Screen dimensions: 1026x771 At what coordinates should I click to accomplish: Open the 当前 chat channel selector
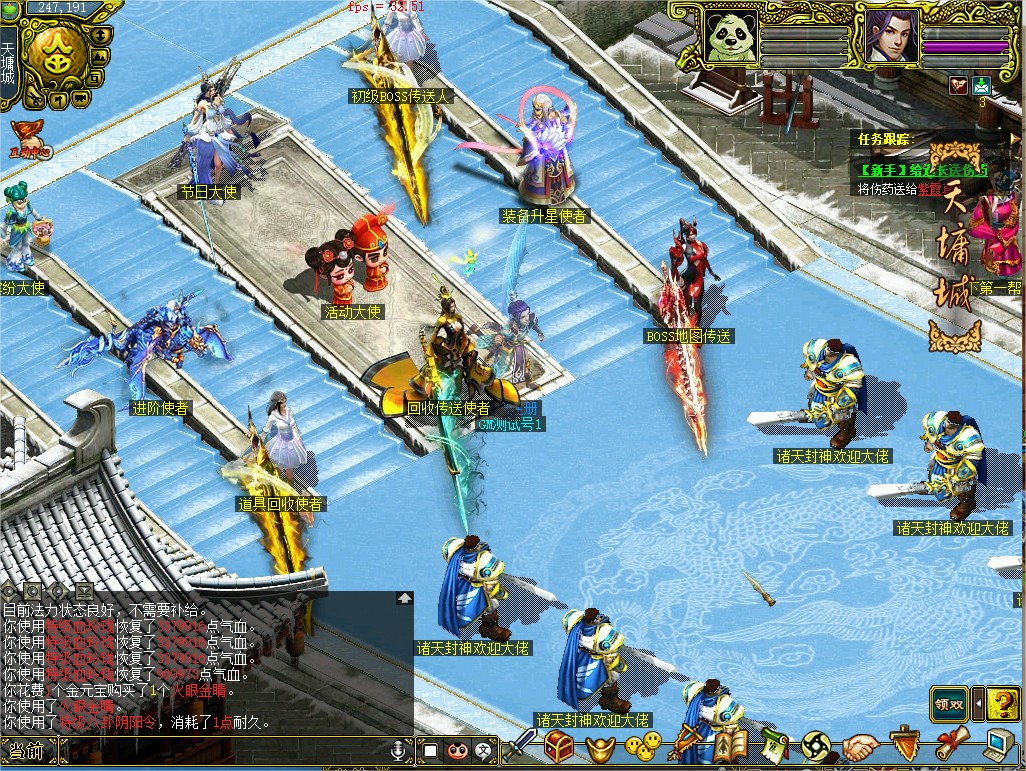pos(26,751)
